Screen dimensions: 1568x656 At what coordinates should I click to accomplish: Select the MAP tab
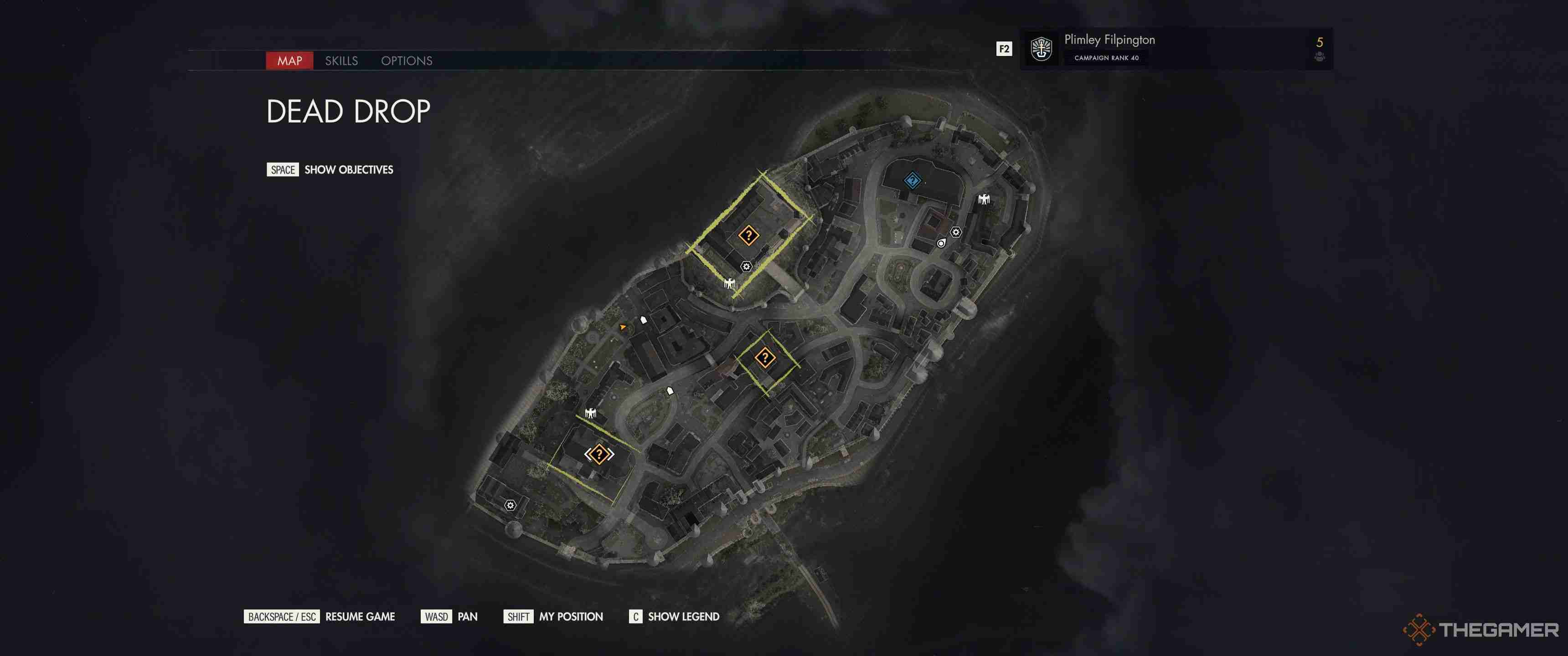coord(290,61)
